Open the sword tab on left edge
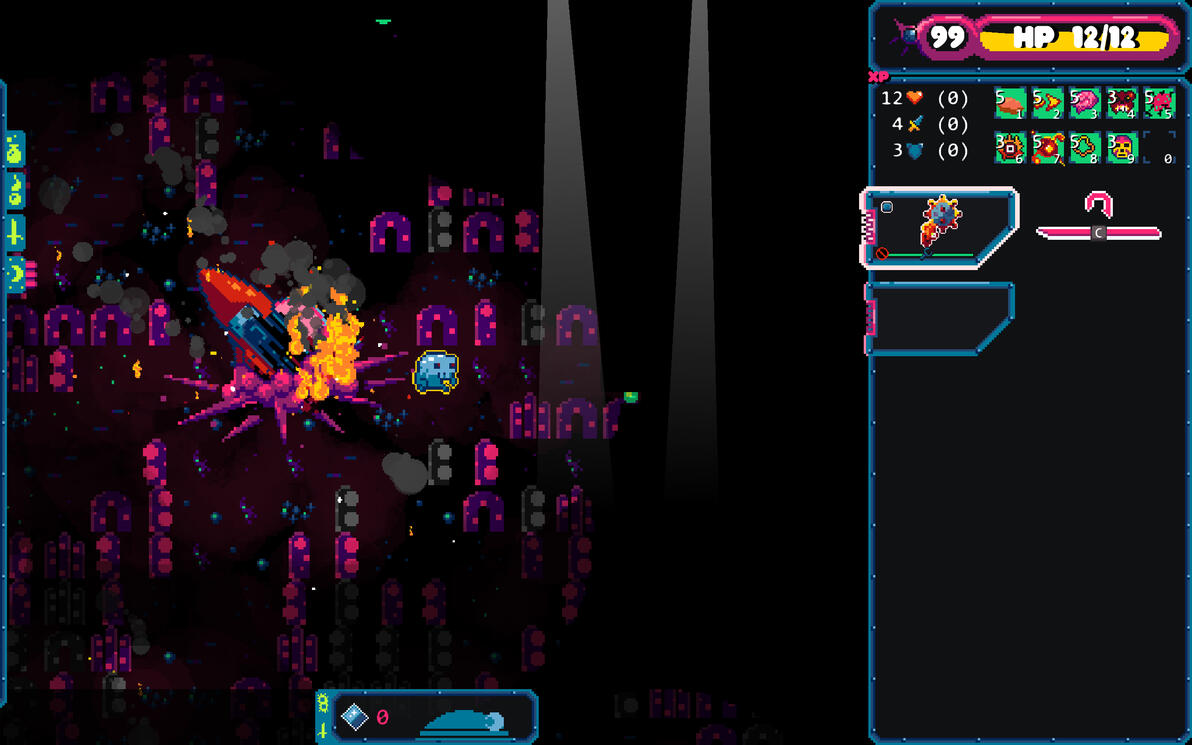This screenshot has height=745, width=1192. coord(15,232)
